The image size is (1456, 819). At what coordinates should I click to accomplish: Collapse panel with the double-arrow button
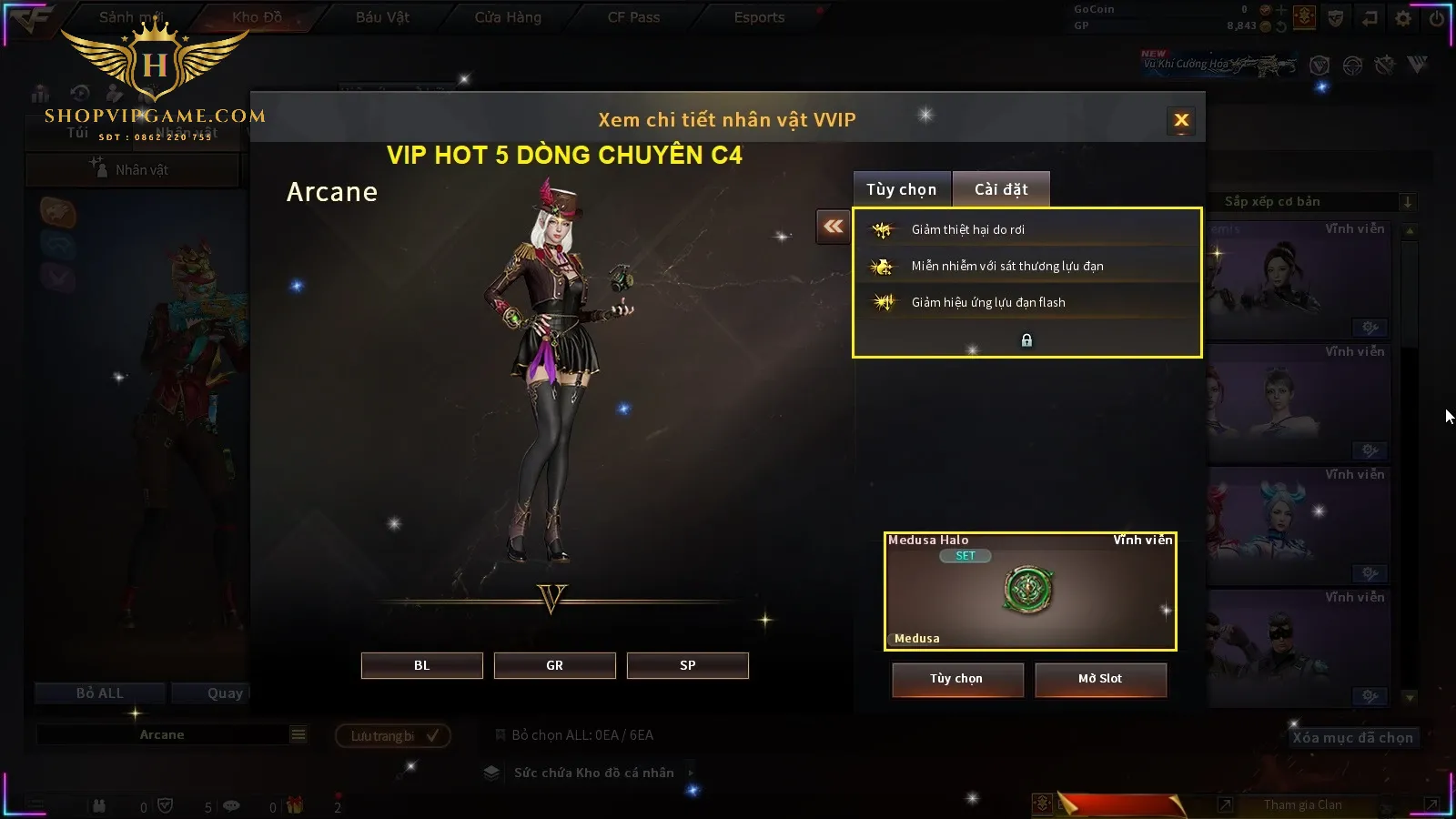833,227
